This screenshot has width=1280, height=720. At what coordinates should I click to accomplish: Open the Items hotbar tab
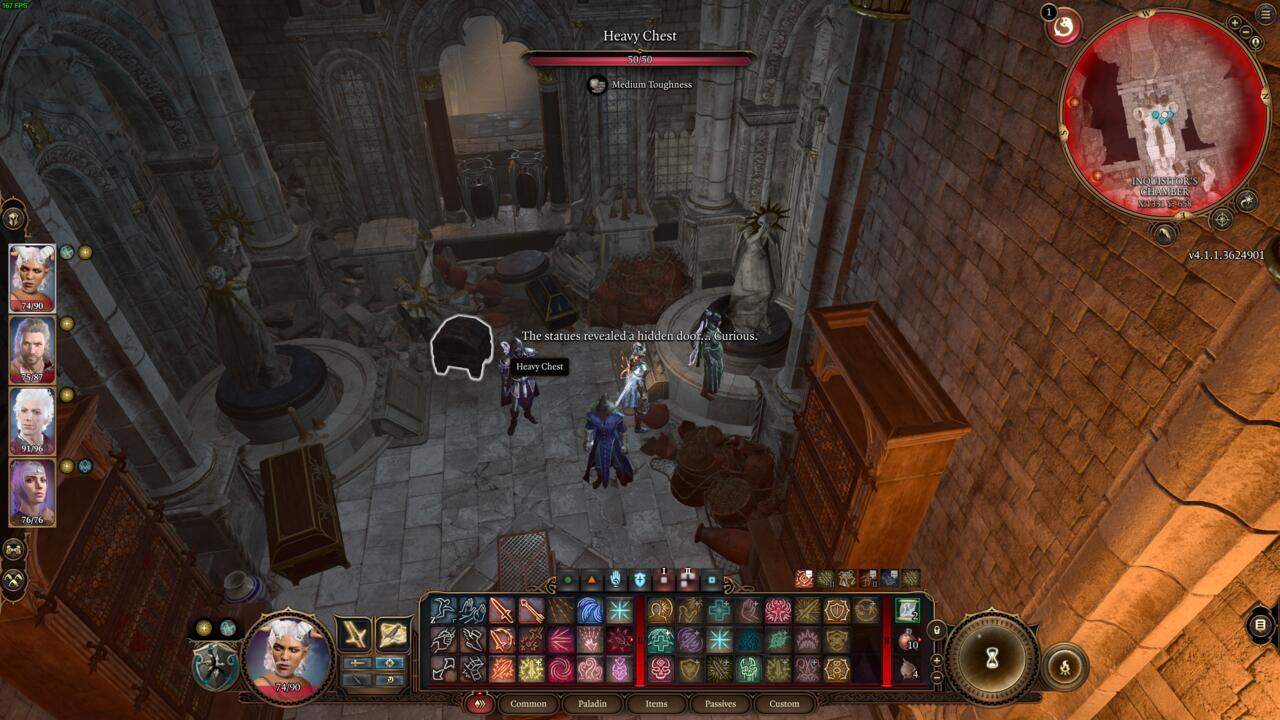656,704
